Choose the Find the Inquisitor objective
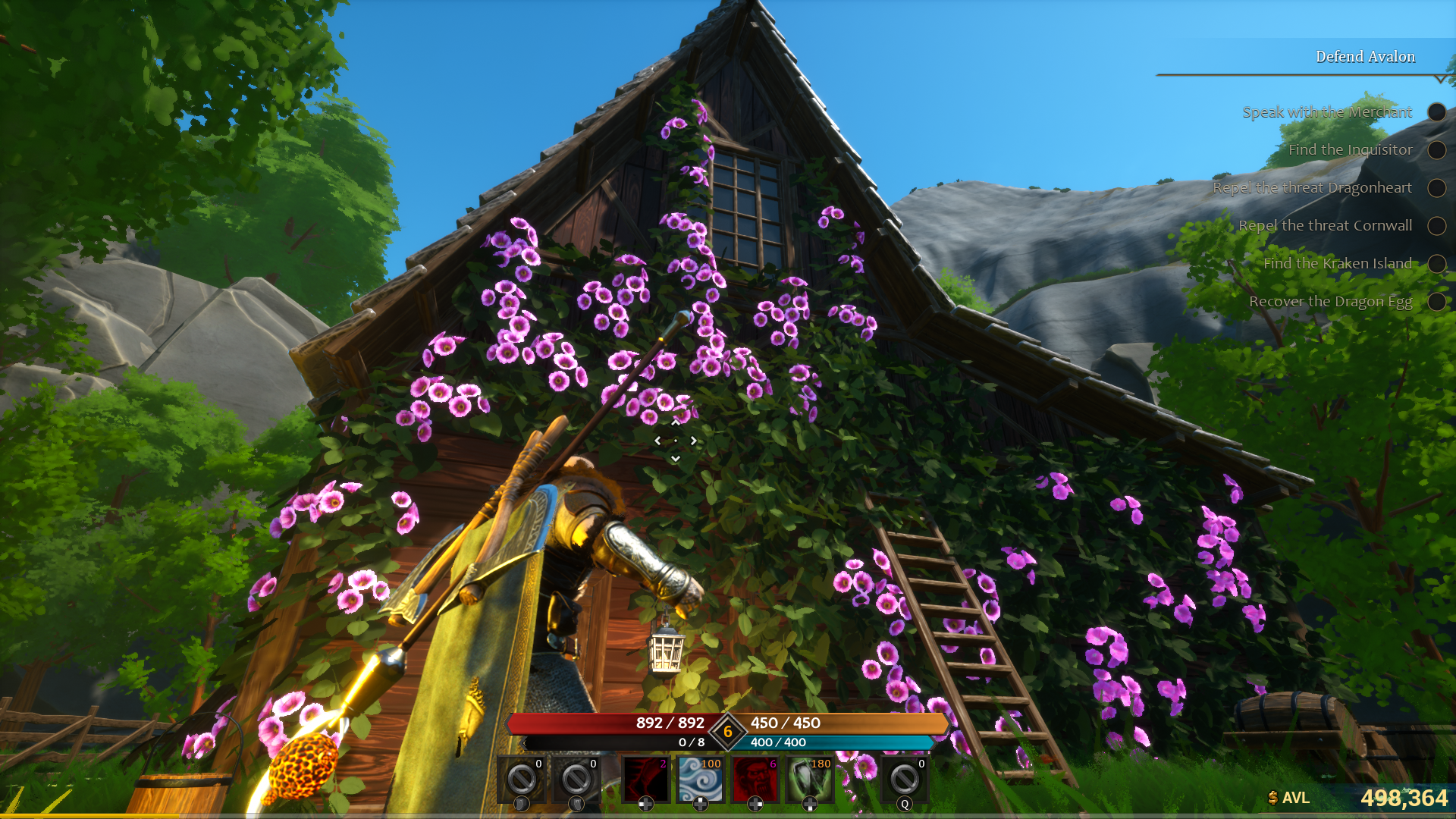The width and height of the screenshot is (1456, 819). point(1350,150)
